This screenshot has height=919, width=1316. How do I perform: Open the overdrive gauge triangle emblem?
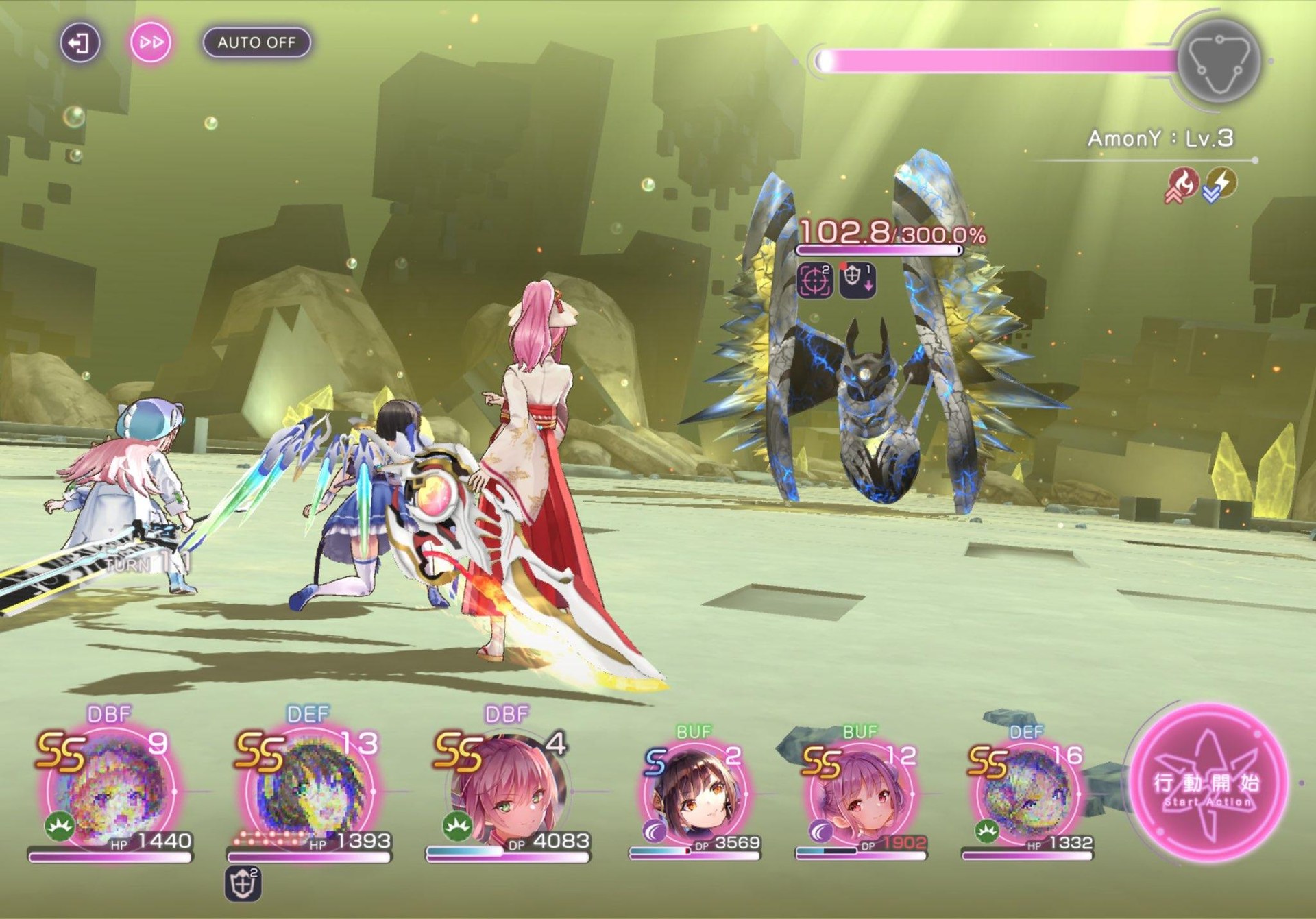[x=1219, y=61]
